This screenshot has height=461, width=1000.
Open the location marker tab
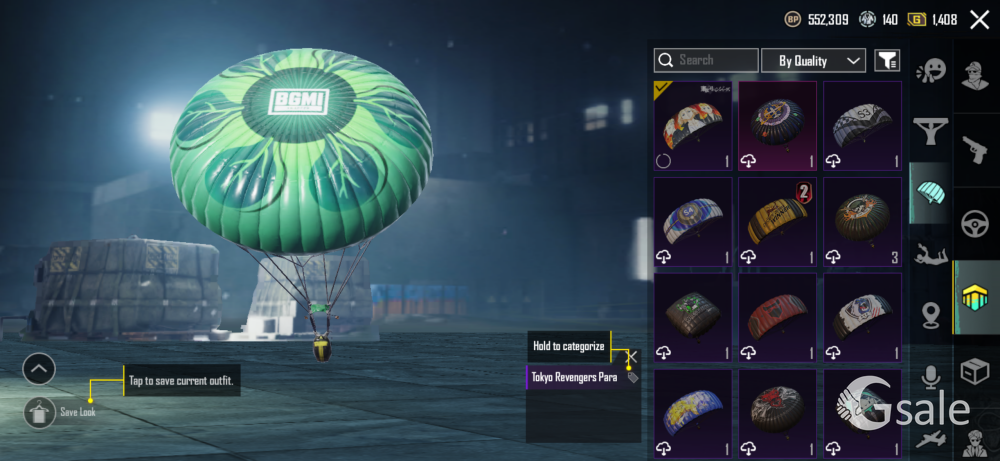coord(930,316)
